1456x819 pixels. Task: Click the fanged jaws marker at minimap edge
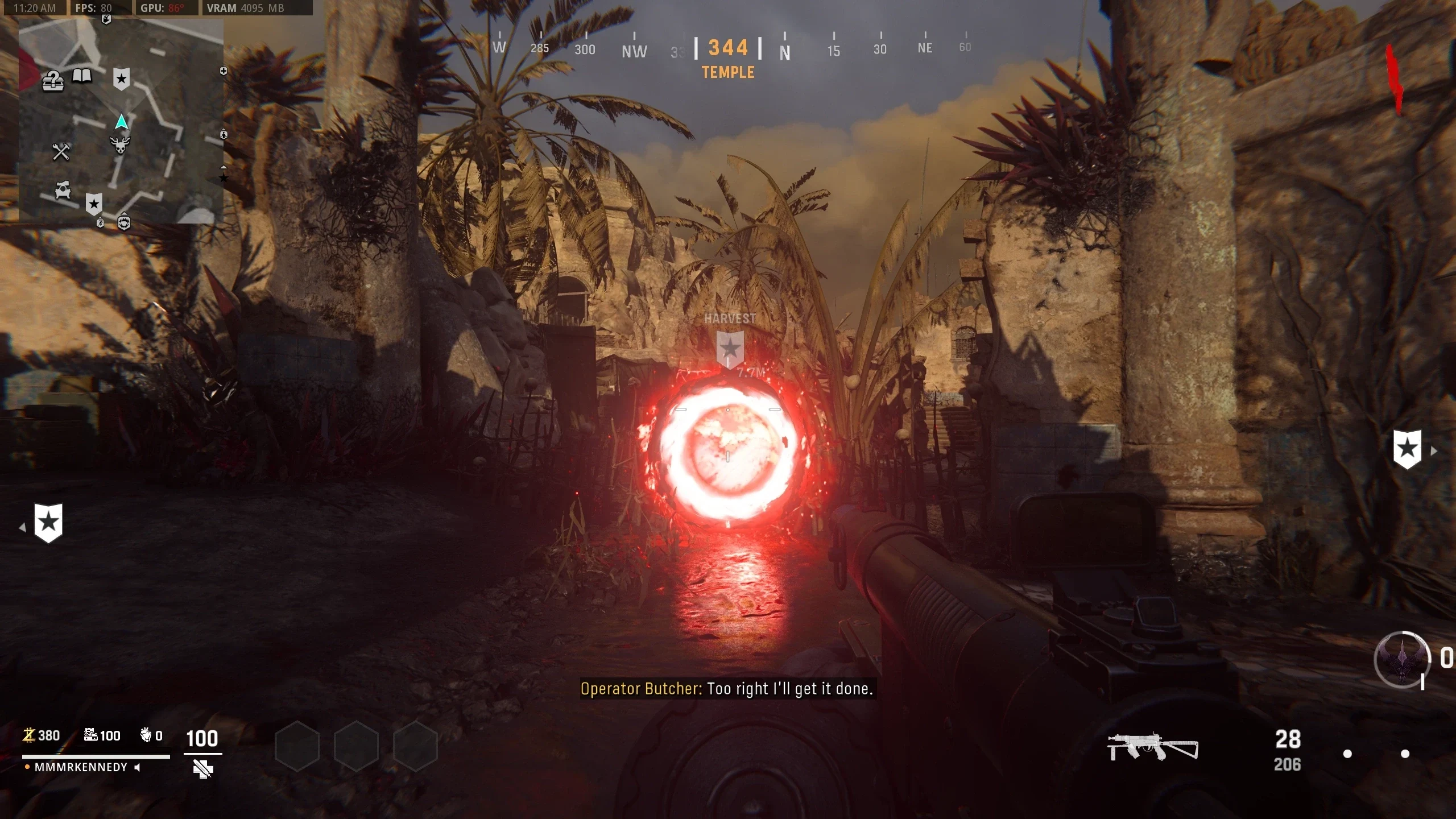124,222
